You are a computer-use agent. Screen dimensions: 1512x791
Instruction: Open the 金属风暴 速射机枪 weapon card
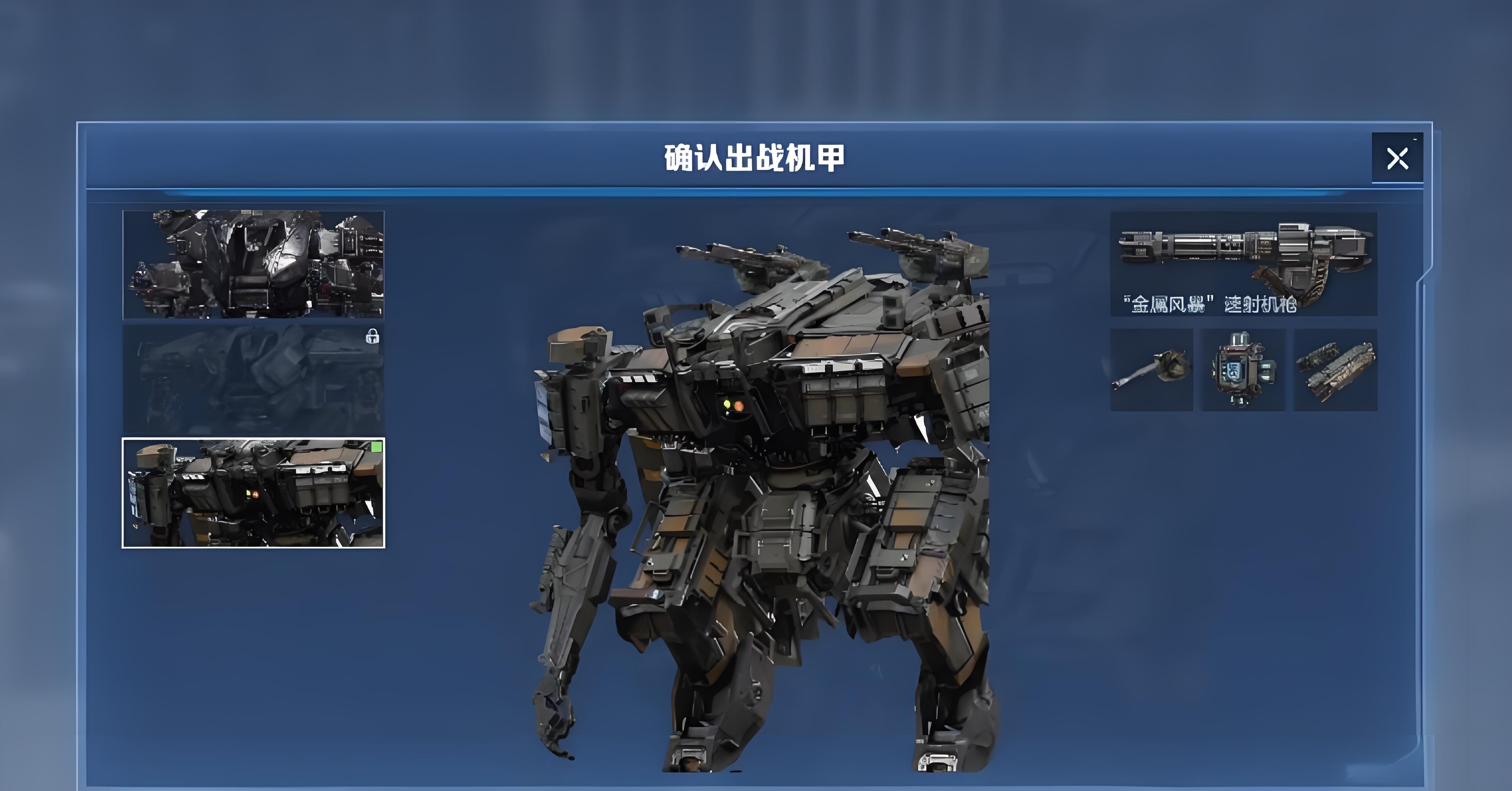[x=1243, y=264]
